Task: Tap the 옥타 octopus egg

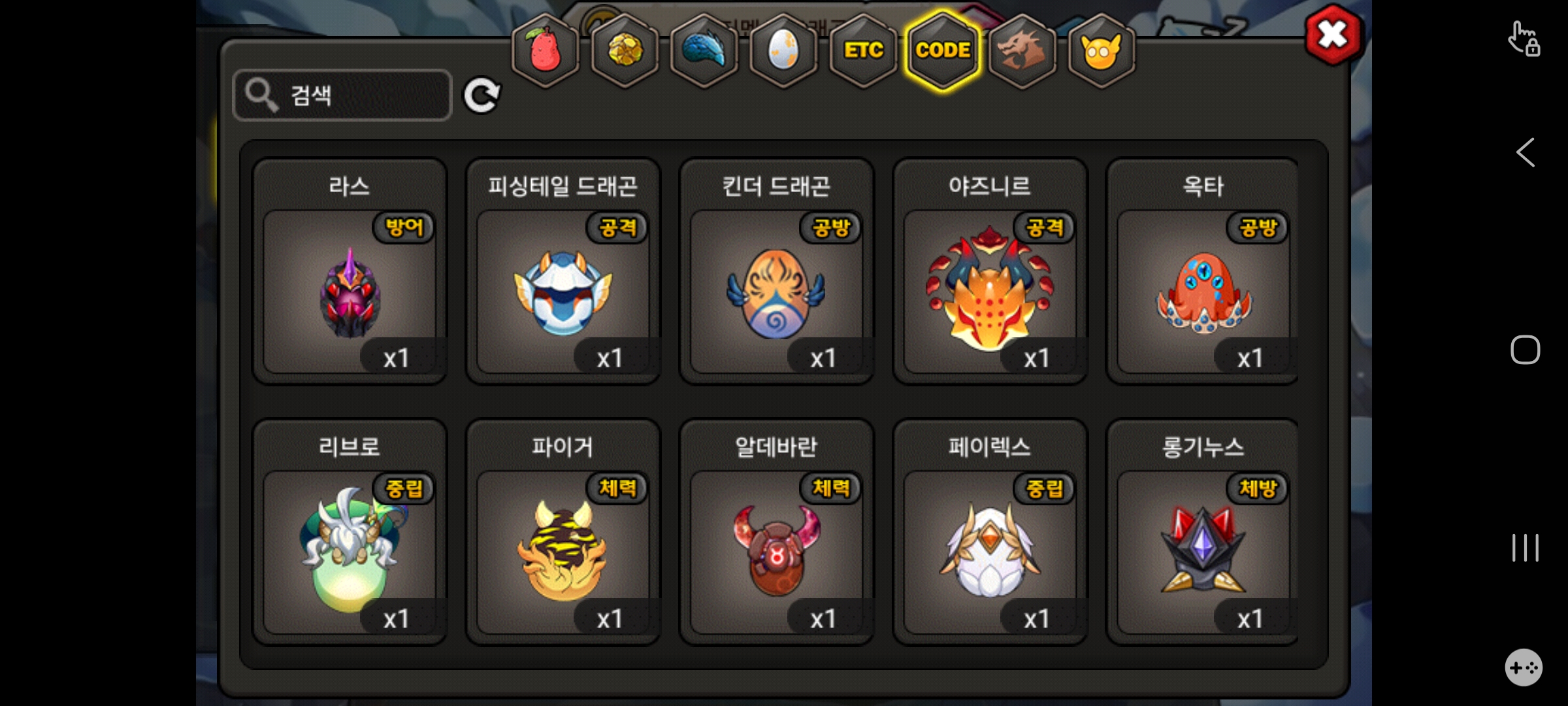Action: 1203,292
